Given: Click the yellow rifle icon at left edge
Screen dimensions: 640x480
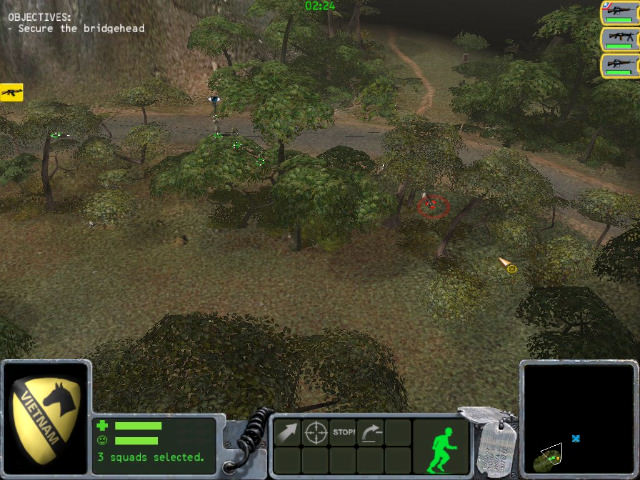Looking at the screenshot, I should (x=12, y=92).
